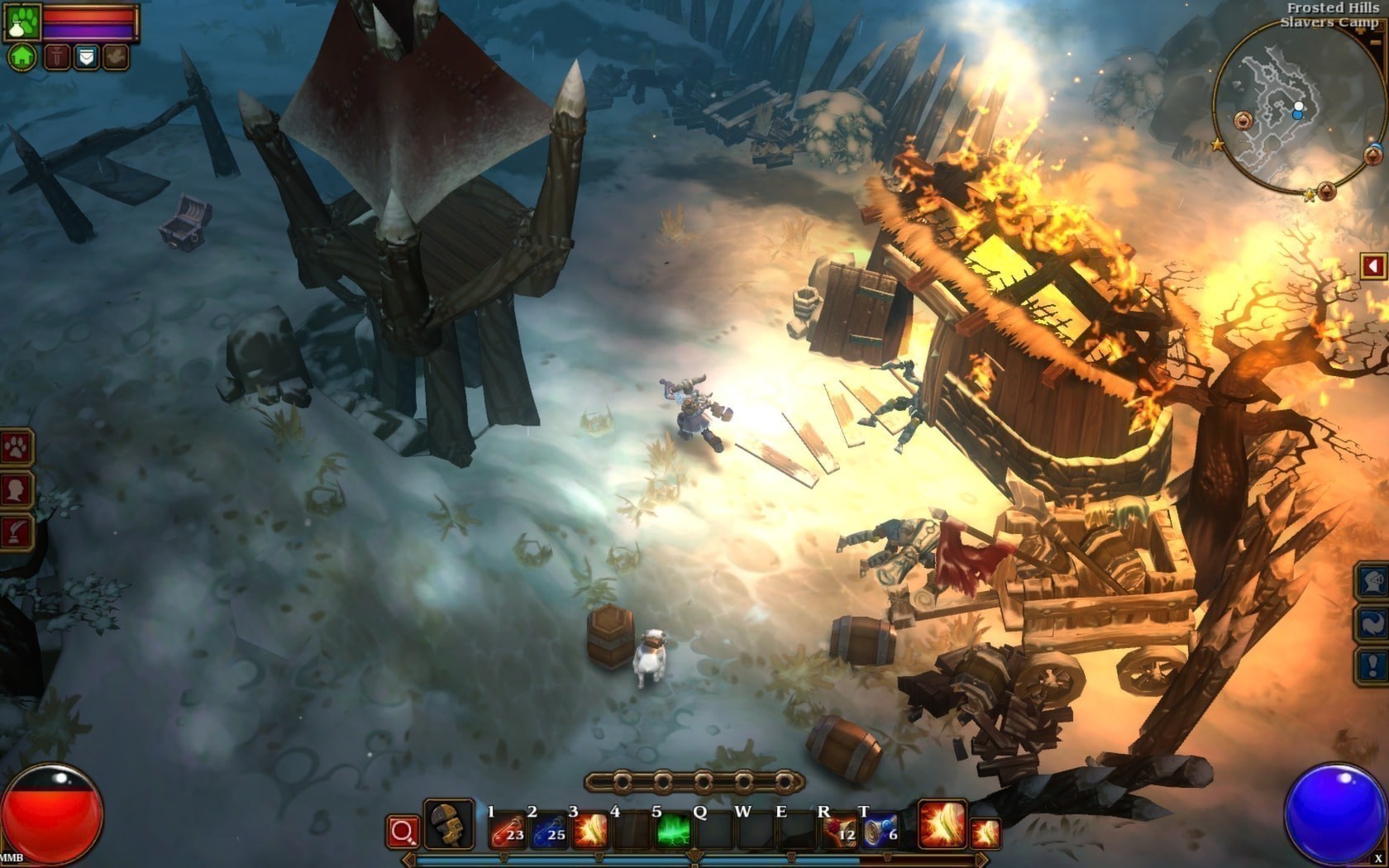
Task: Send pet to town using the bird icon
Action: pyautogui.click(x=116, y=57)
